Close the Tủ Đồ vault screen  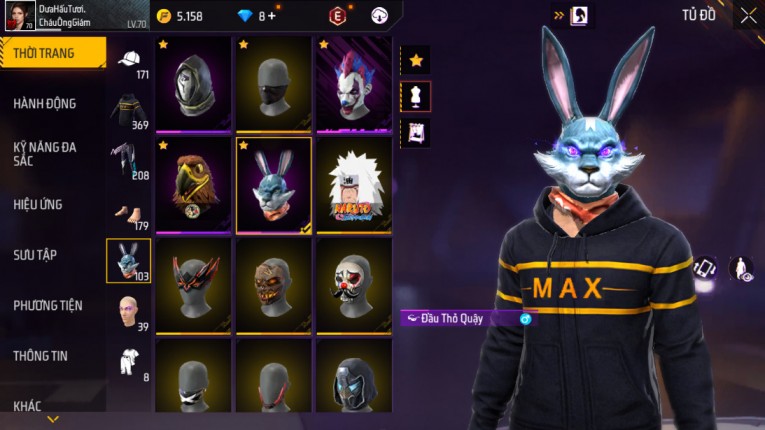[x=748, y=15]
